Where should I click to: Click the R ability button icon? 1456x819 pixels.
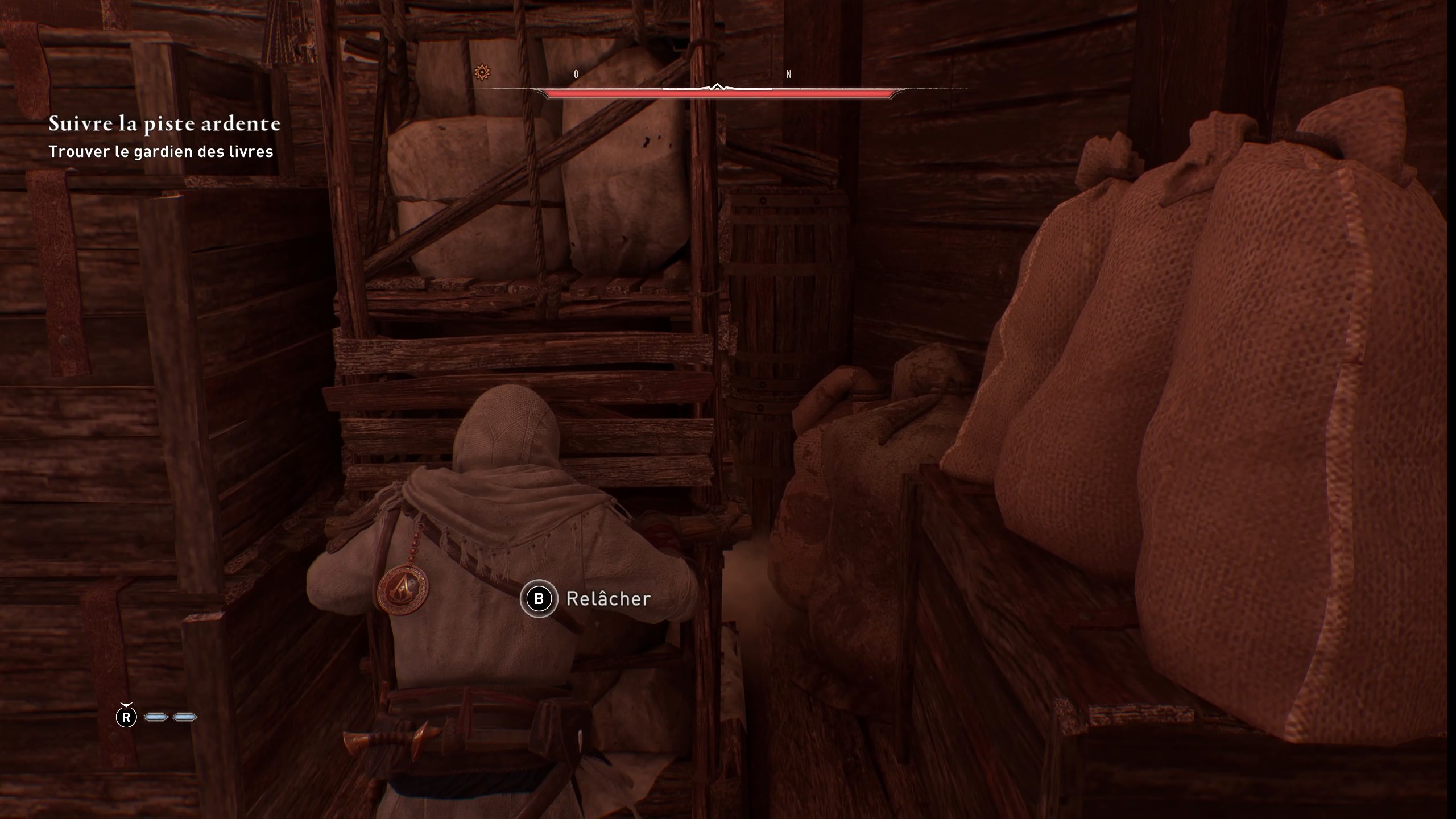click(126, 717)
